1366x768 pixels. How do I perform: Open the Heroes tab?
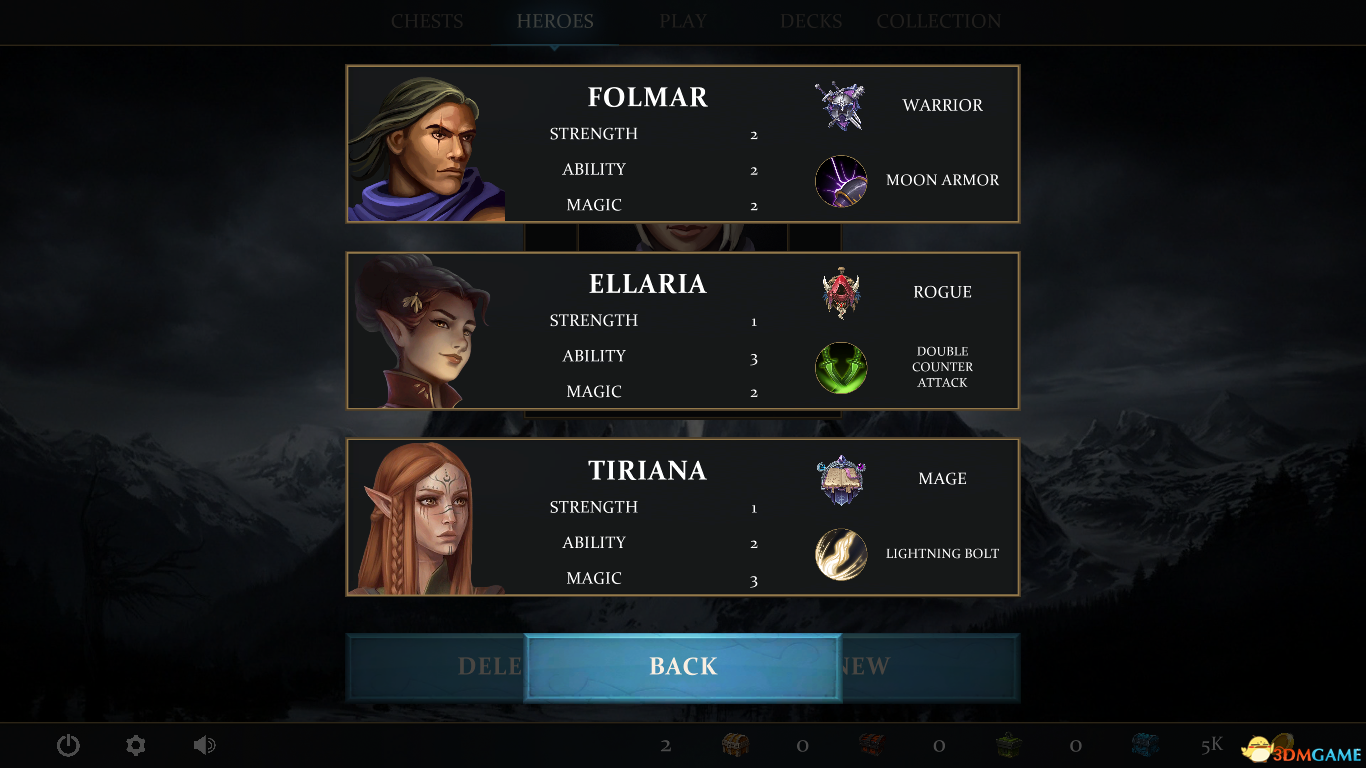tap(555, 21)
